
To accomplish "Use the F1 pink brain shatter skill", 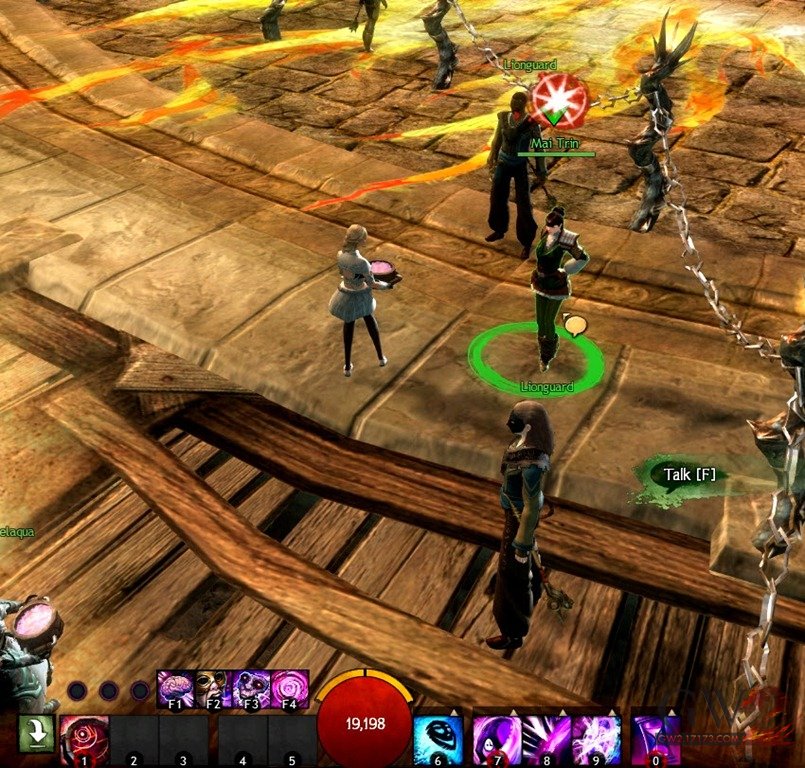I will click(176, 689).
